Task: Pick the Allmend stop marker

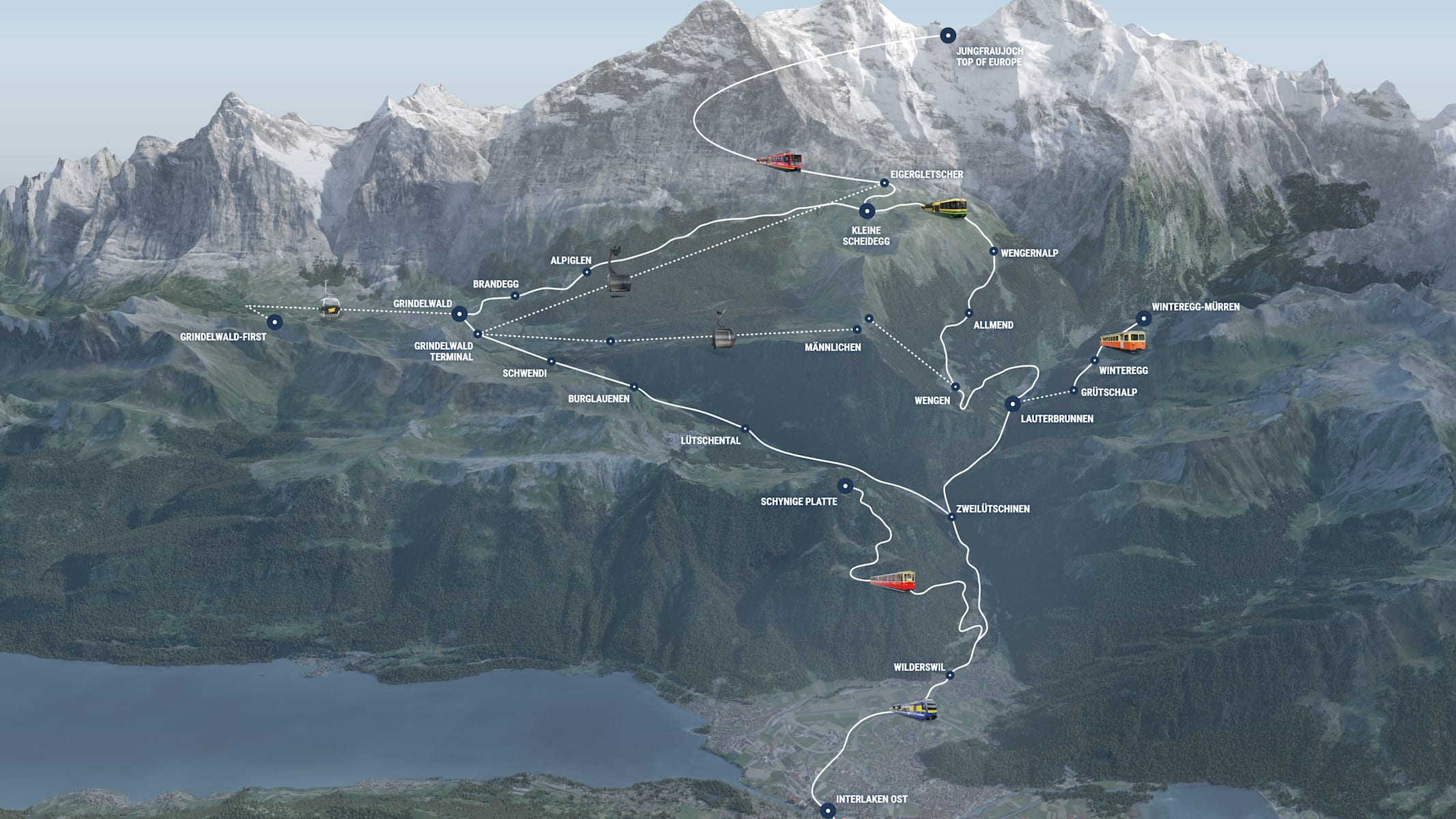Action: click(968, 314)
